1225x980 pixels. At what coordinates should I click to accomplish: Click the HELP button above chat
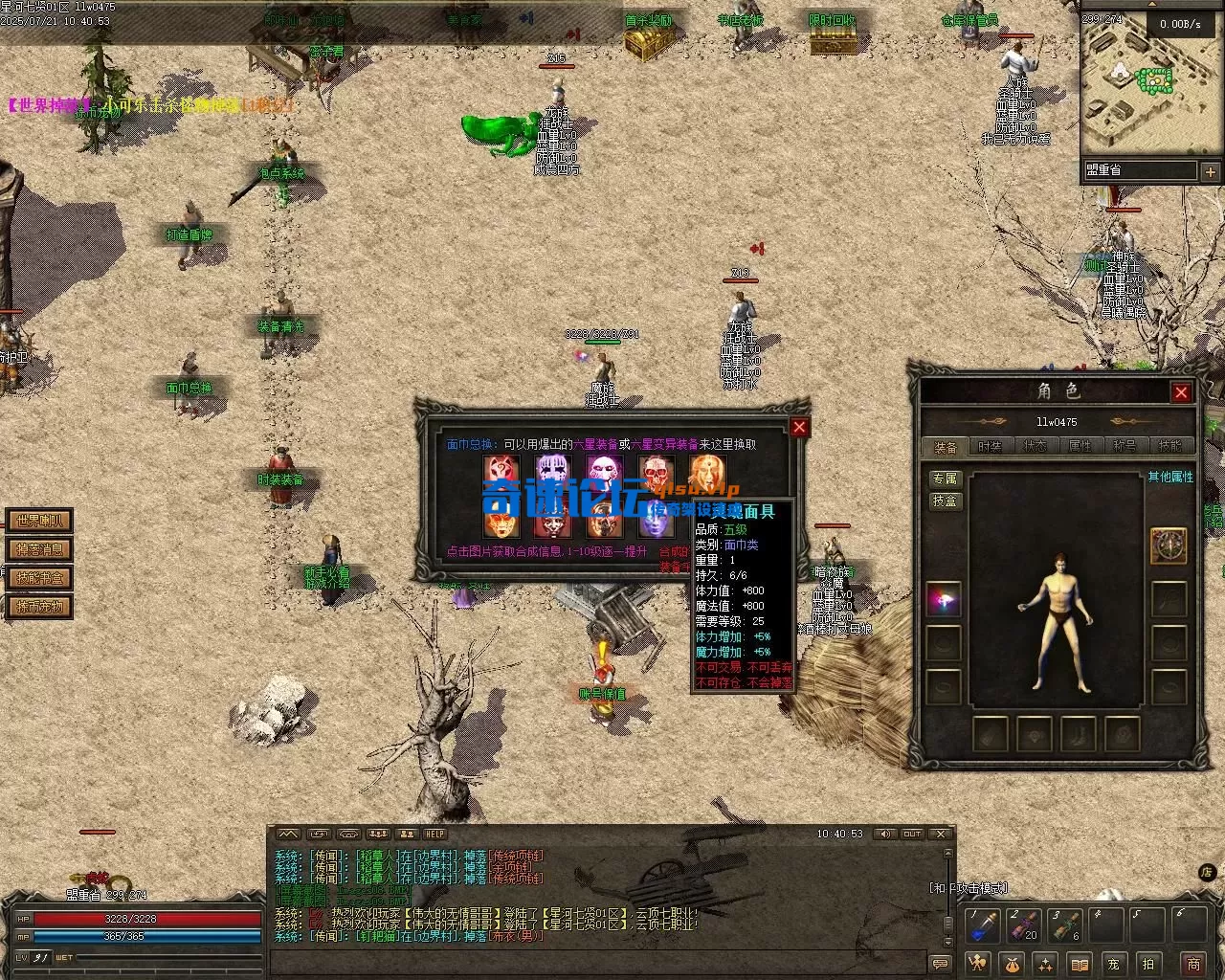(435, 835)
